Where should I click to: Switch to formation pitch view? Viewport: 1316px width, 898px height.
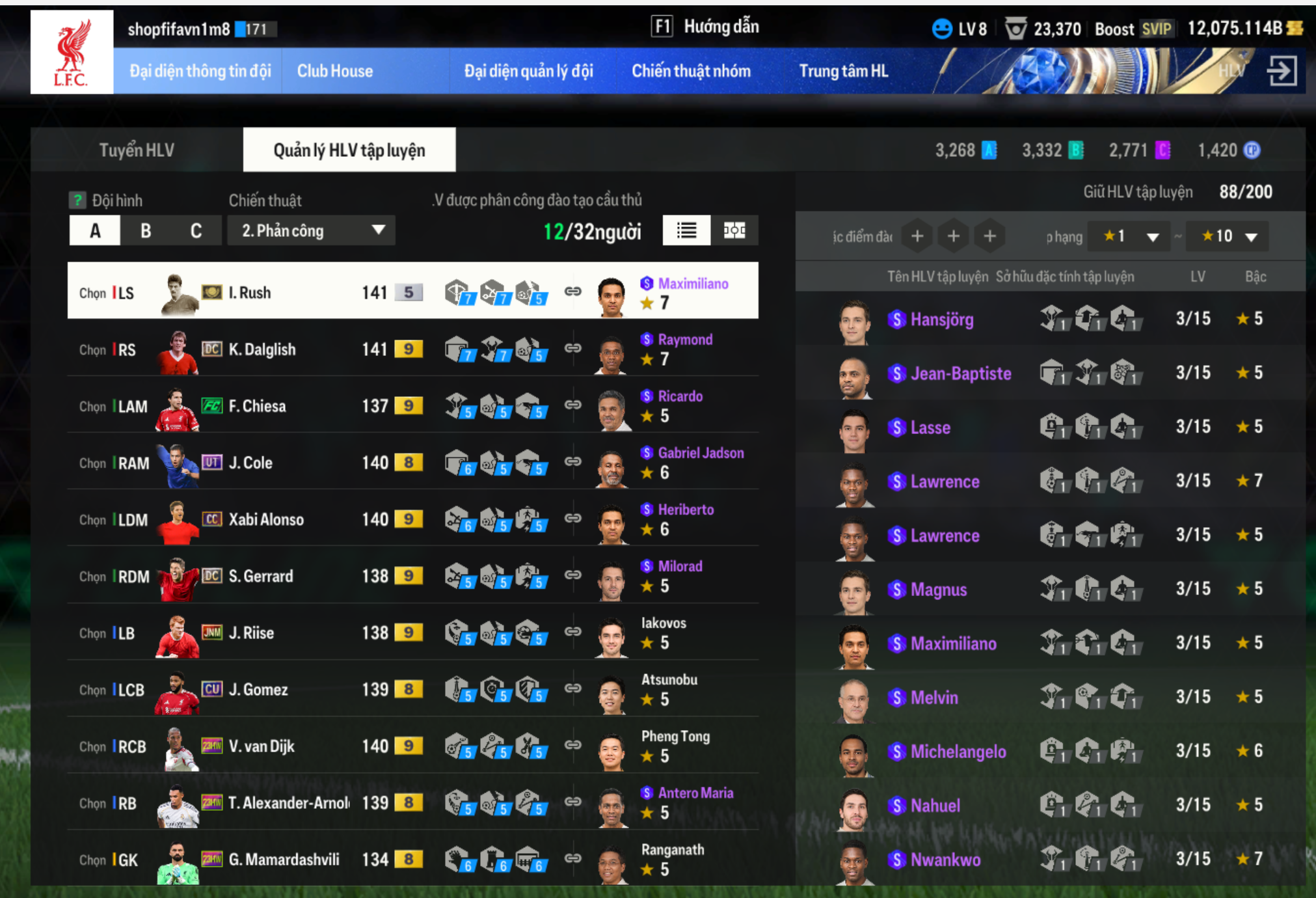click(734, 230)
